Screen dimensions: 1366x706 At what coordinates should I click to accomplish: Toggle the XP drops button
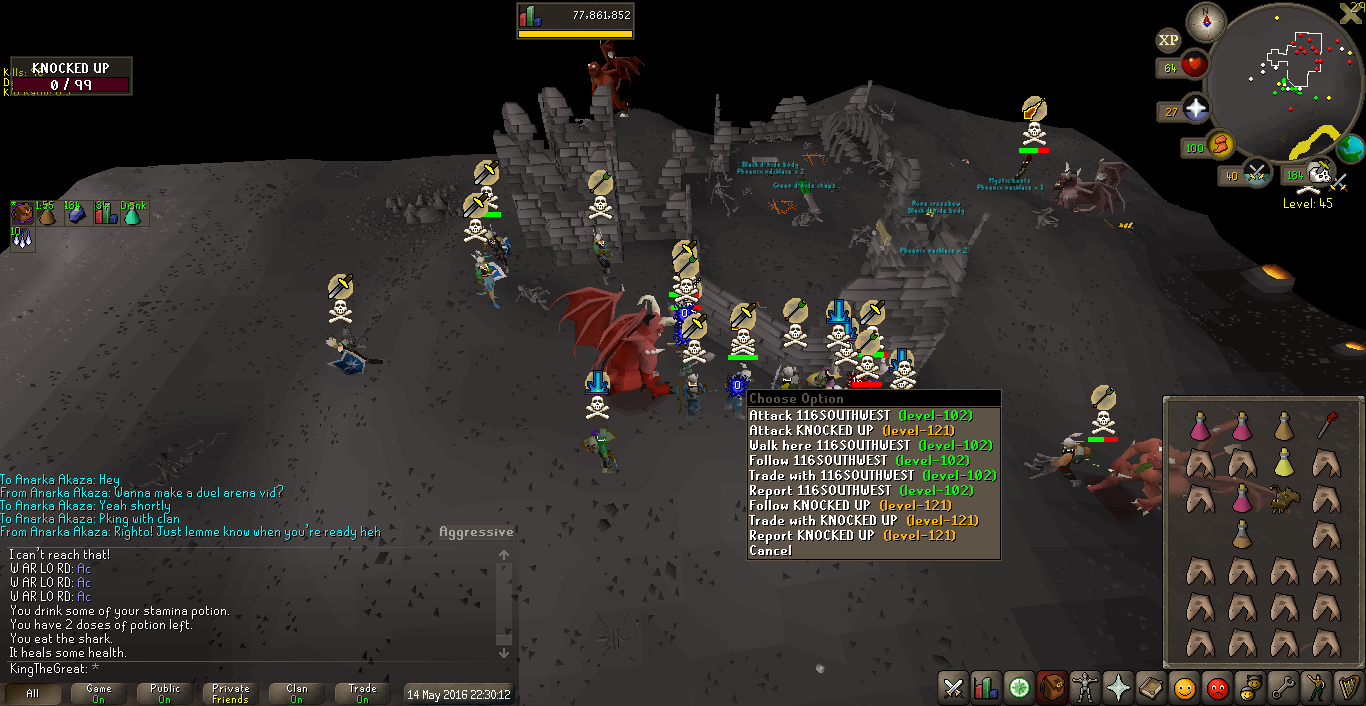point(1167,40)
